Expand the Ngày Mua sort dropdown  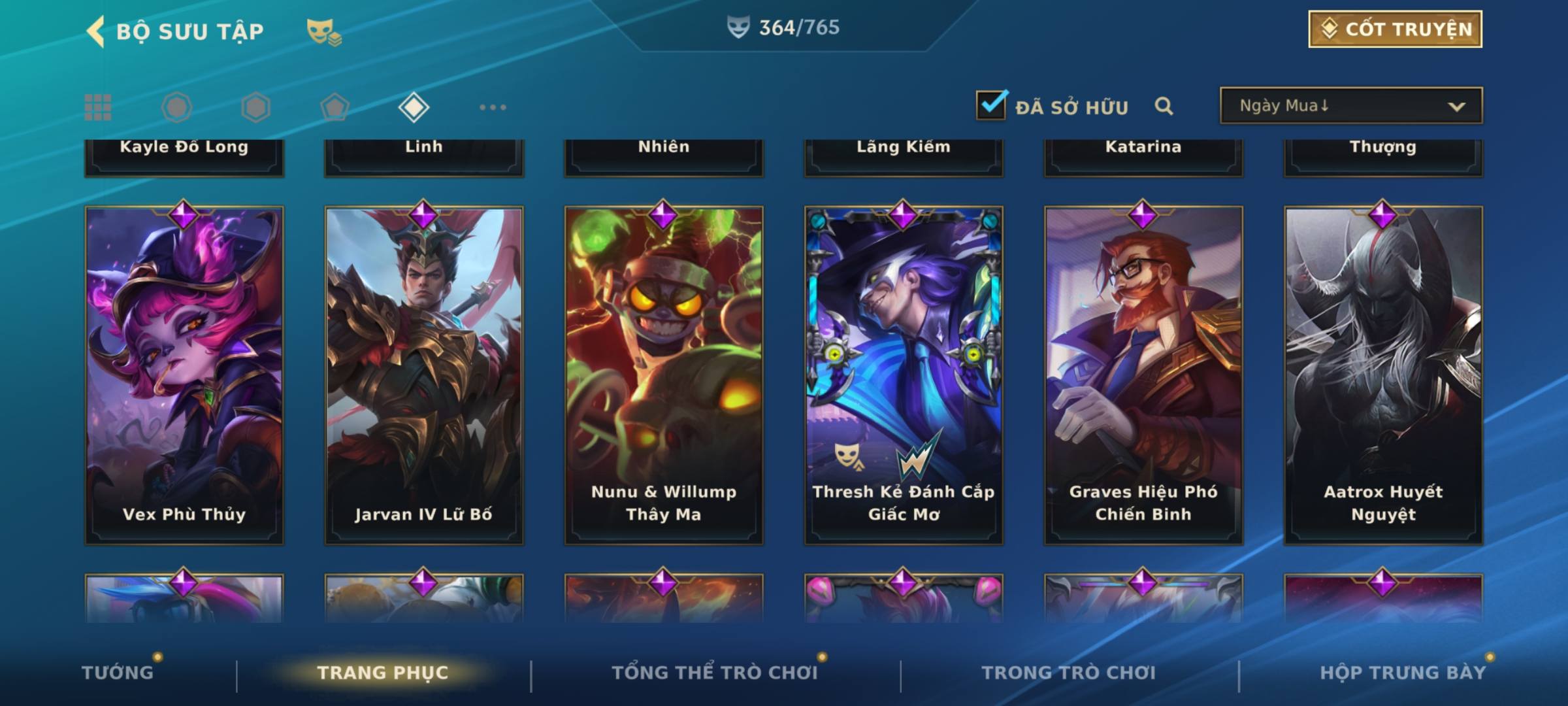[1351, 106]
